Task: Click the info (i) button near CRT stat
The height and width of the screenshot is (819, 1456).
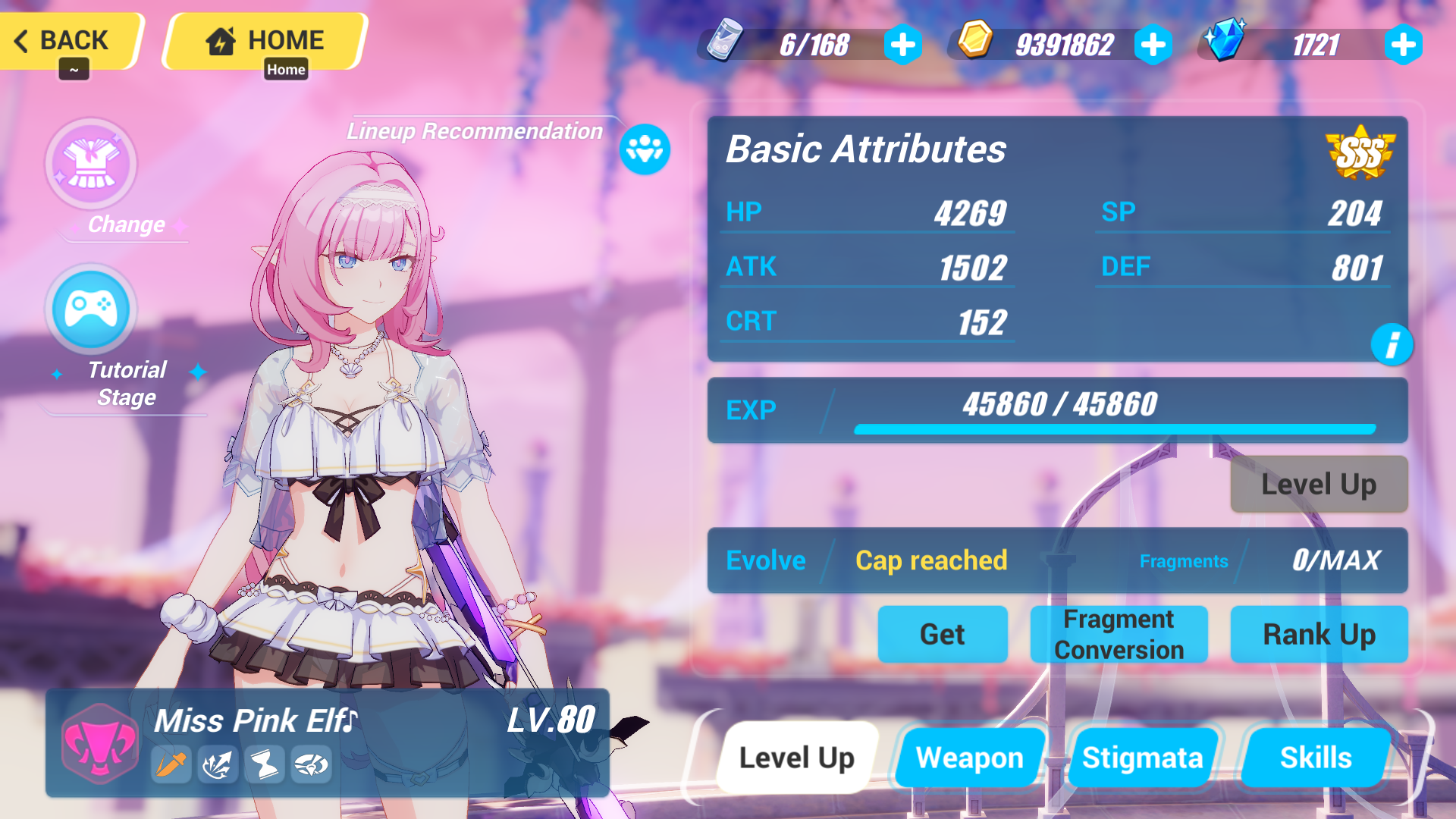Action: [1394, 345]
